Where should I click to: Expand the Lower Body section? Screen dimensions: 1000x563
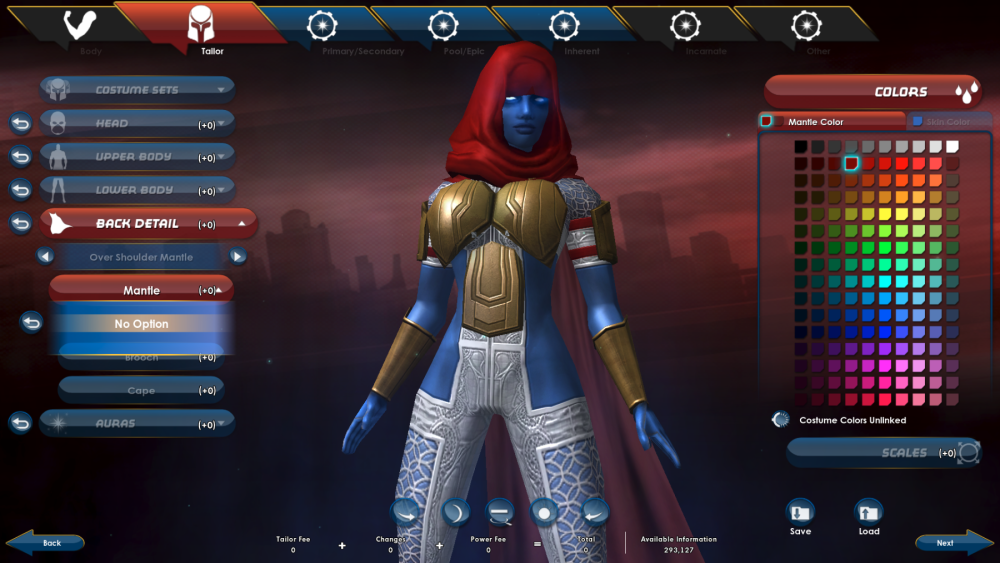tap(138, 190)
